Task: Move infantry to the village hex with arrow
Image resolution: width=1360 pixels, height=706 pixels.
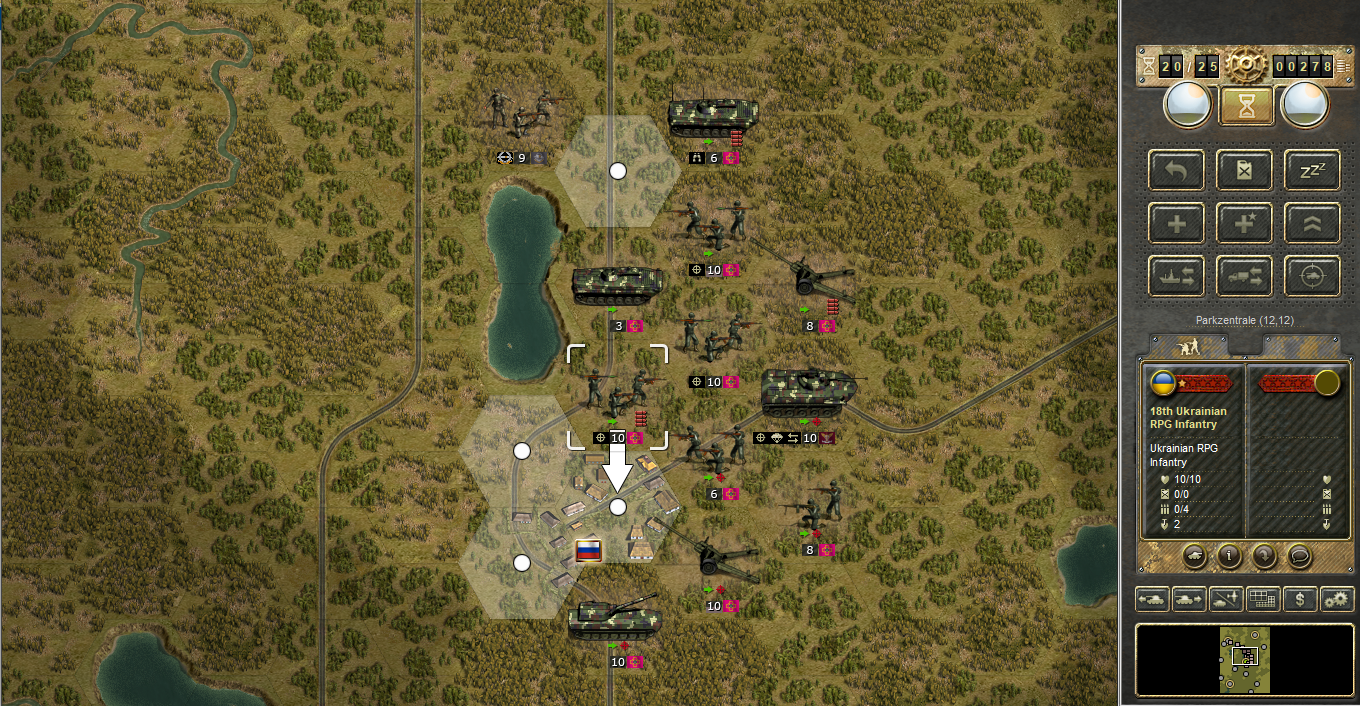Action: (x=617, y=507)
